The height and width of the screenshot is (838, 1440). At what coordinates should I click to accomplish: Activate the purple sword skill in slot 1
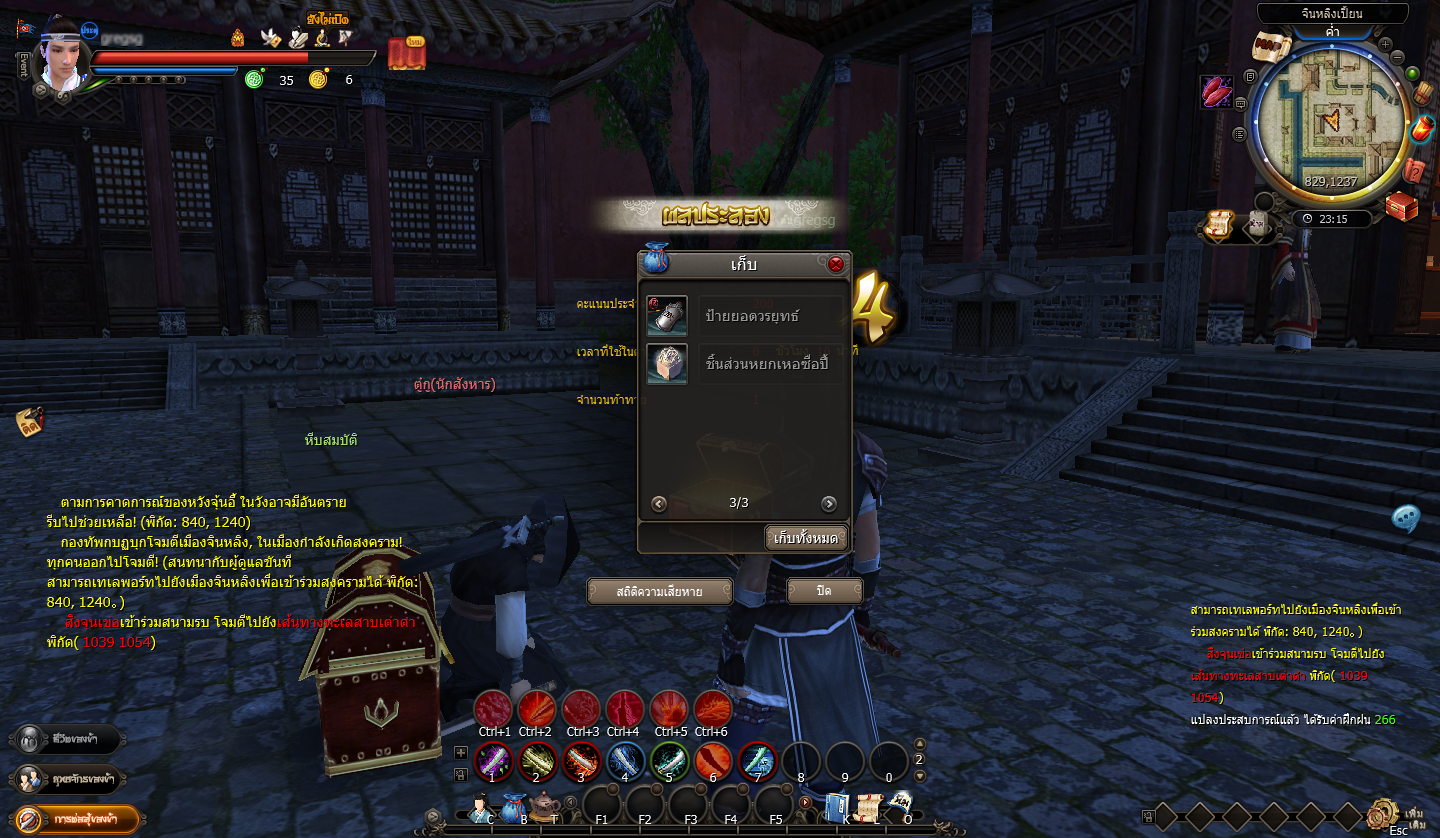click(x=492, y=762)
